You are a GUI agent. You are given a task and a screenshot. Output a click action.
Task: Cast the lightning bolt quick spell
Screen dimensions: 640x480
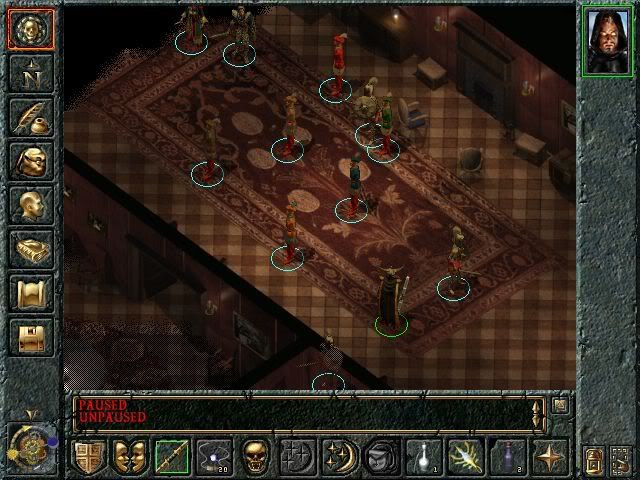(466, 457)
